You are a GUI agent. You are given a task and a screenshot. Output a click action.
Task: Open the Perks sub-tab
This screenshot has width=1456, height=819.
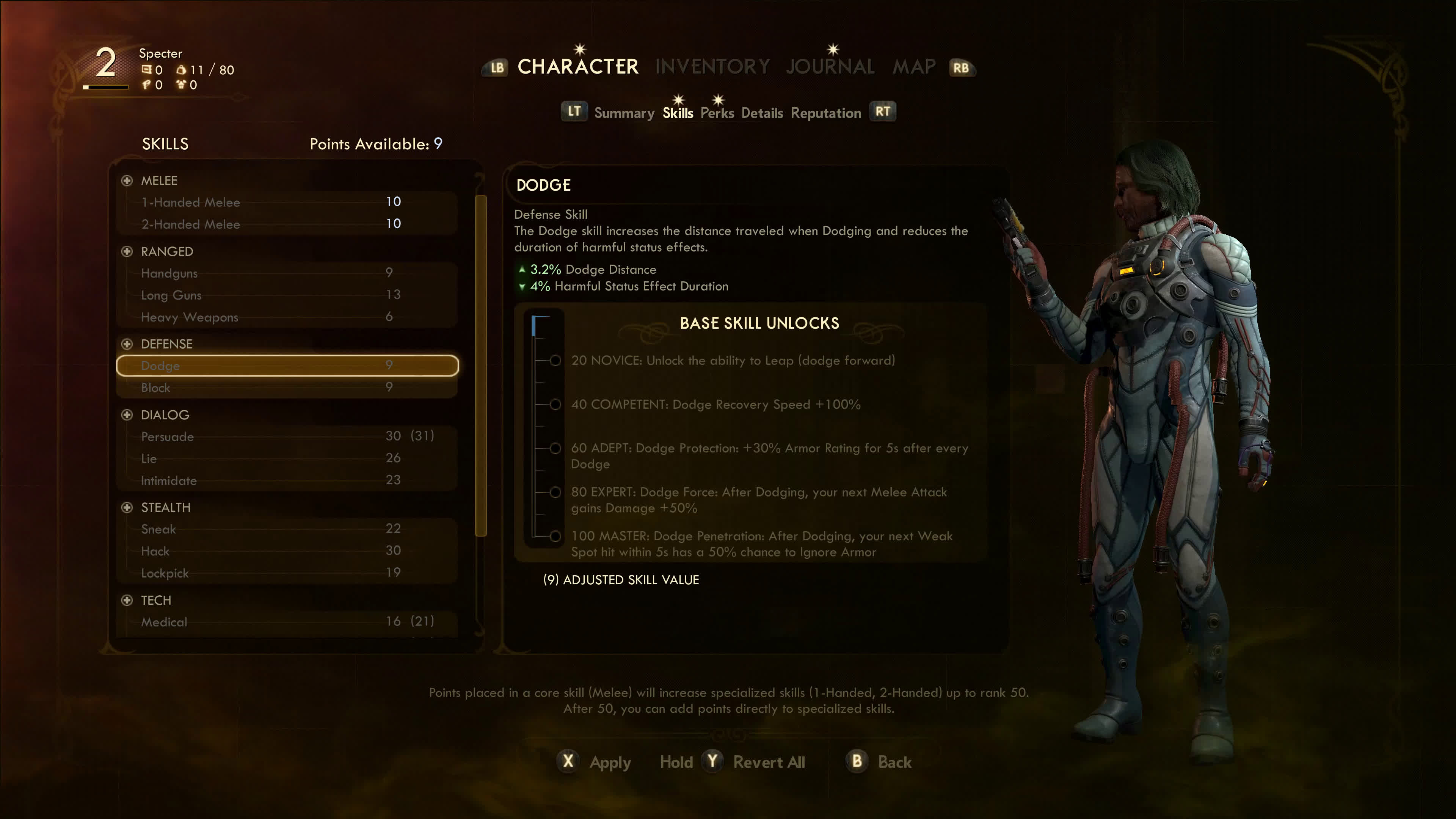coord(717,113)
